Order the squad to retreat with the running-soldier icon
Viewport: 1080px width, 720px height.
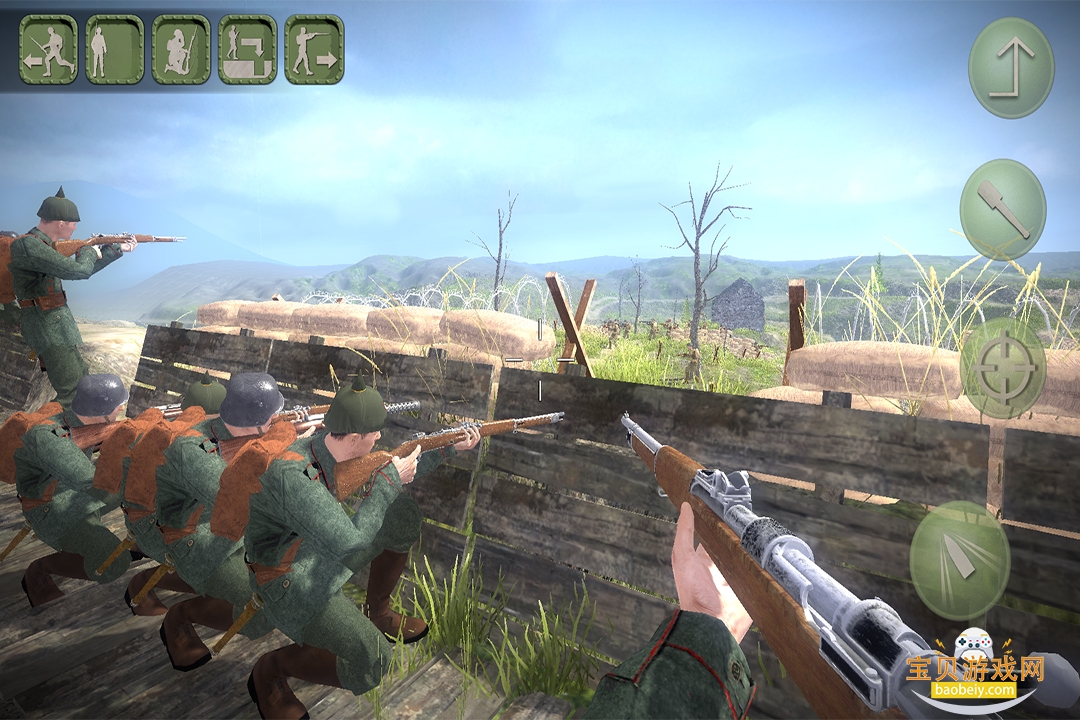(x=48, y=49)
